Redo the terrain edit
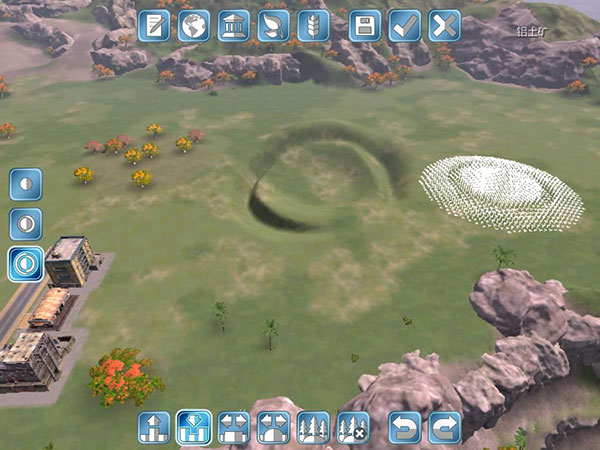 444,427
